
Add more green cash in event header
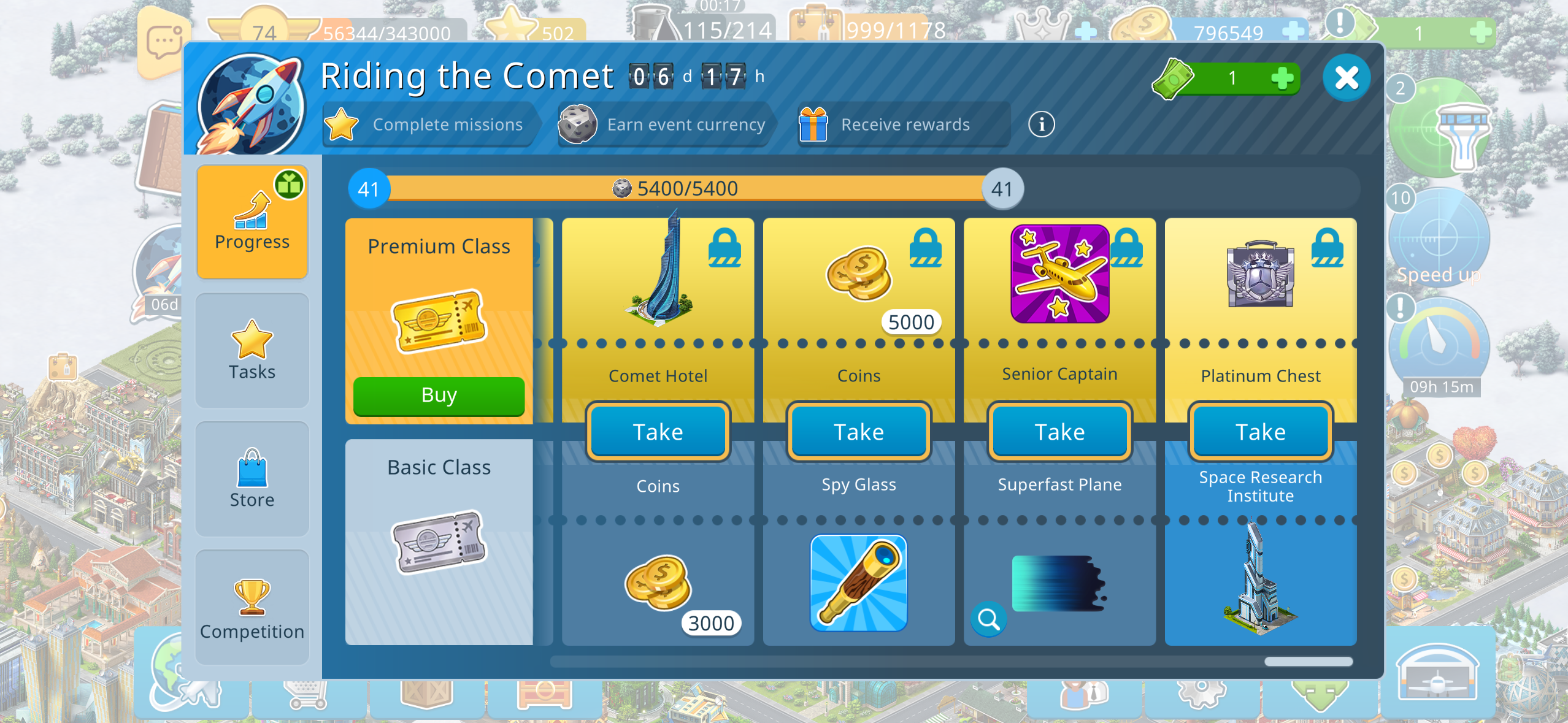[x=1282, y=78]
